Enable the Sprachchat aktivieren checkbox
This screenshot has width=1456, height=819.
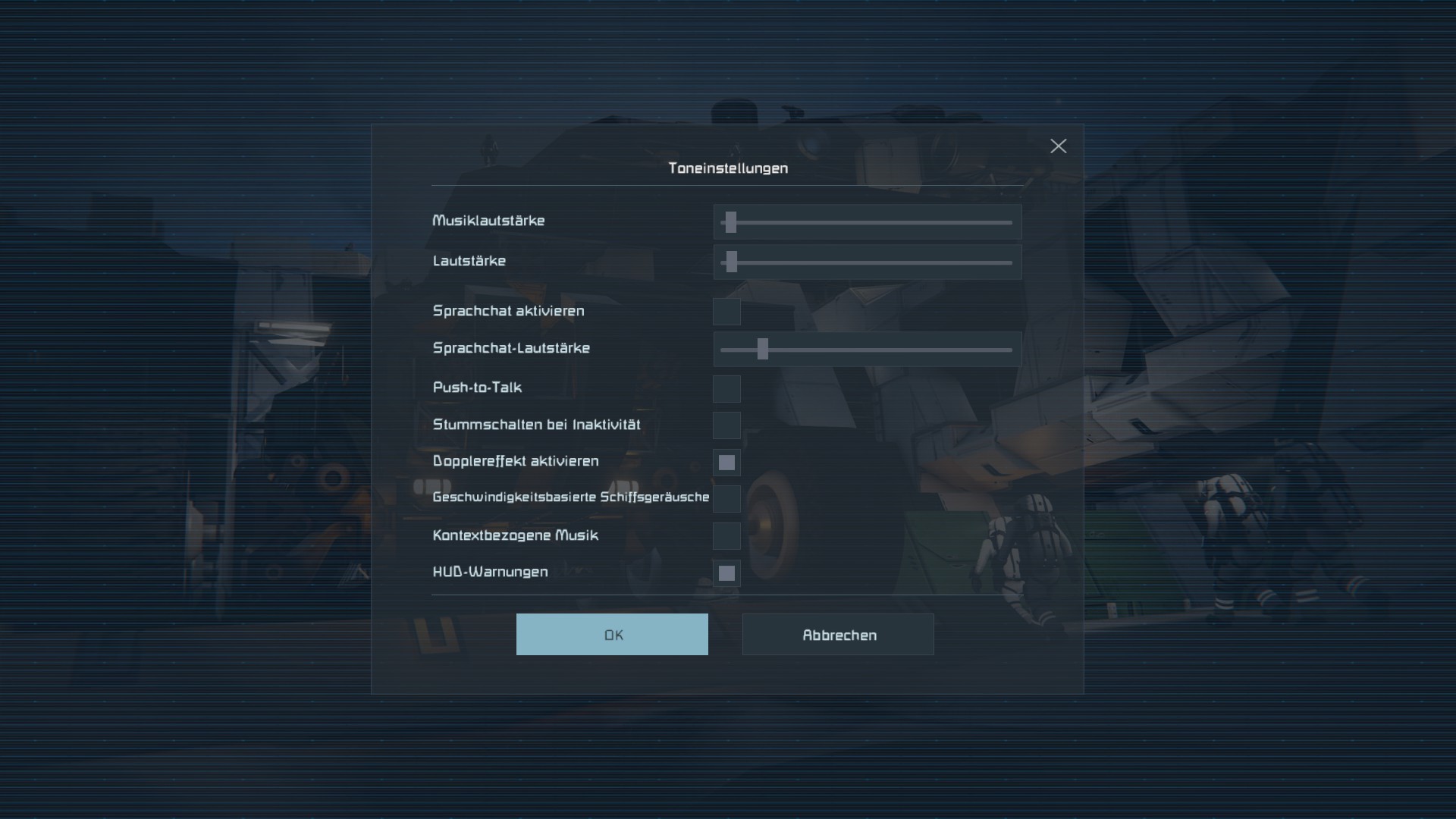pos(726,312)
